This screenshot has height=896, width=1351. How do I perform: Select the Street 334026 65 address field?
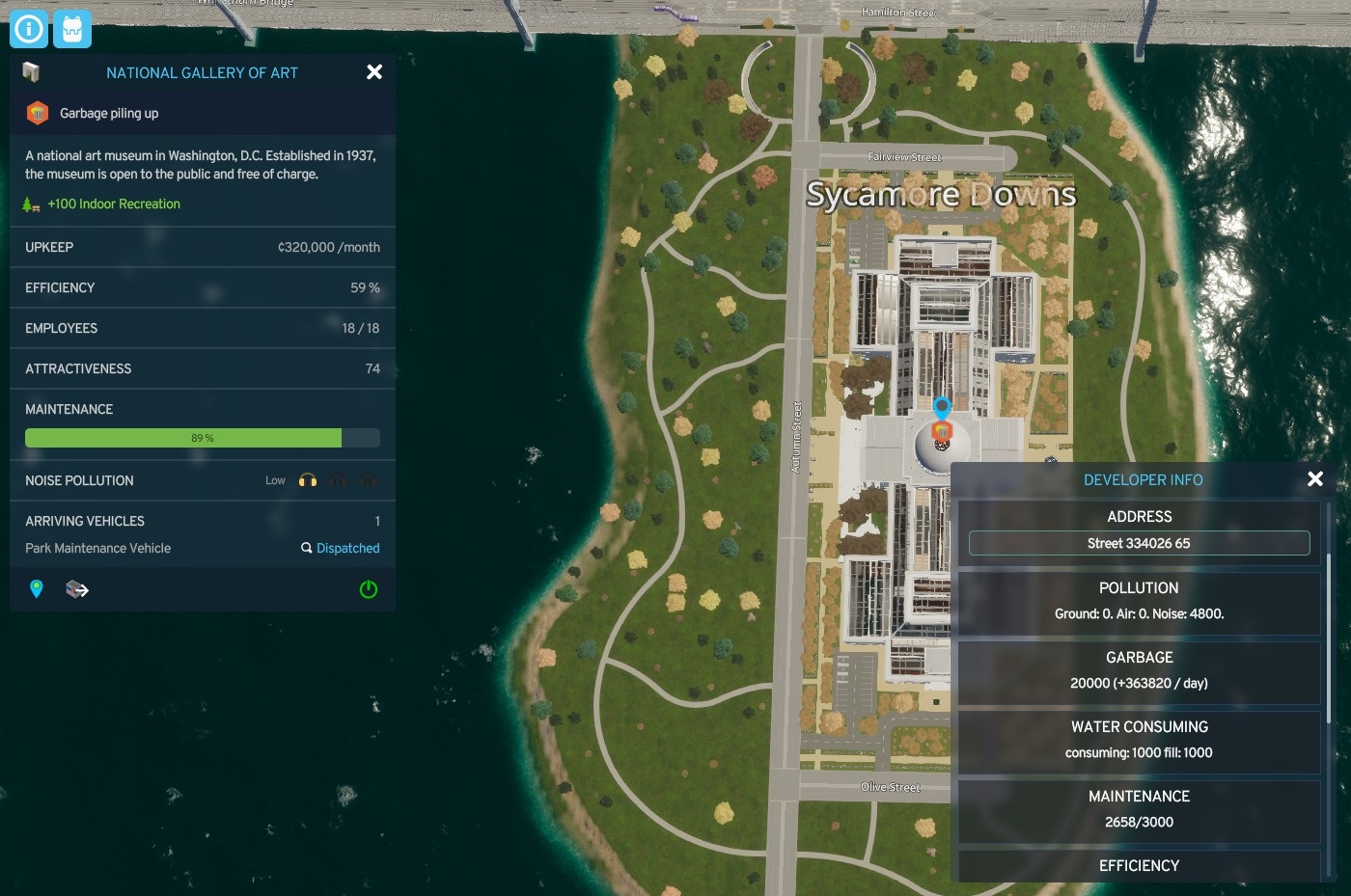coord(1139,543)
